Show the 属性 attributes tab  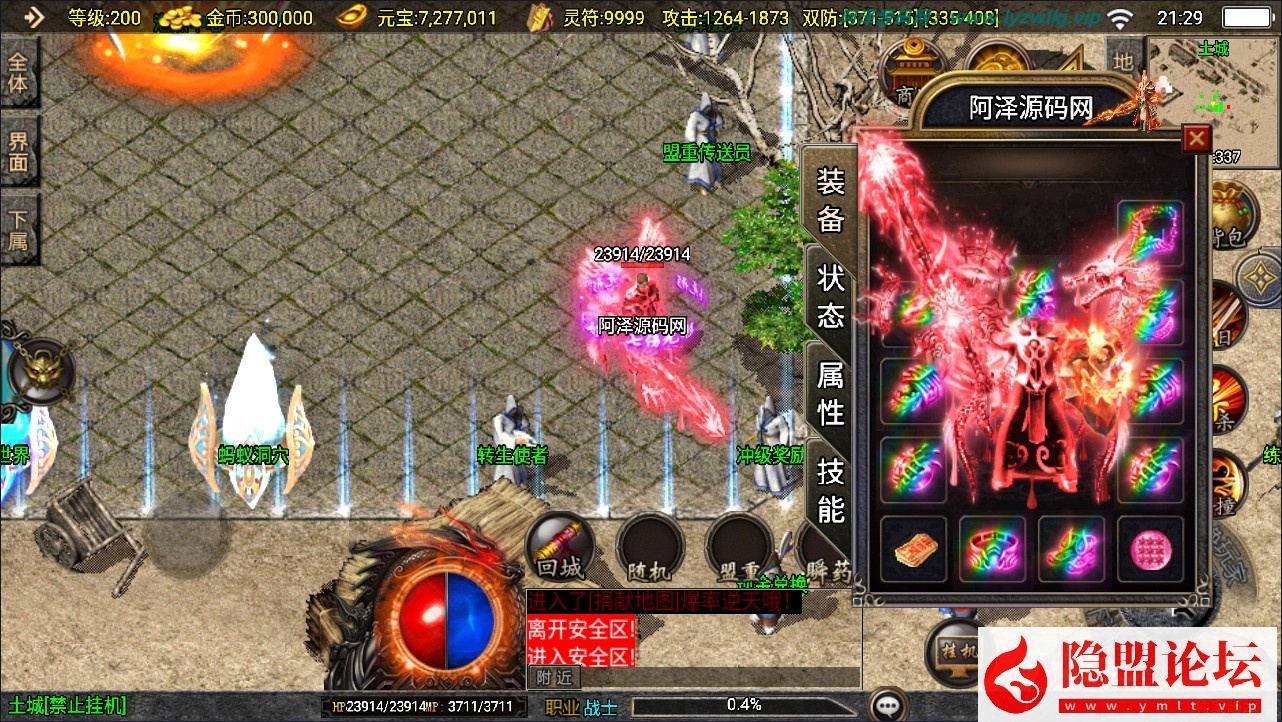pyautogui.click(x=831, y=393)
